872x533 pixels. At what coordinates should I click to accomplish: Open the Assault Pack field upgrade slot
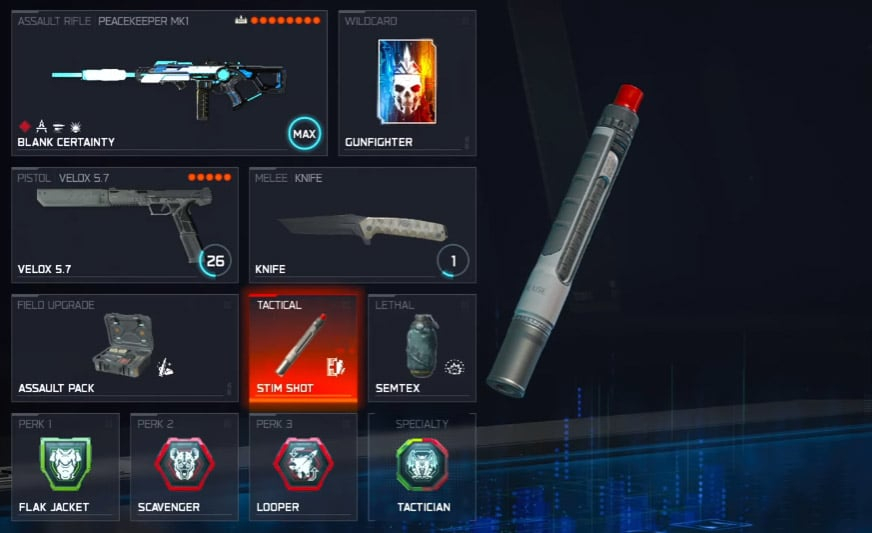pos(125,348)
